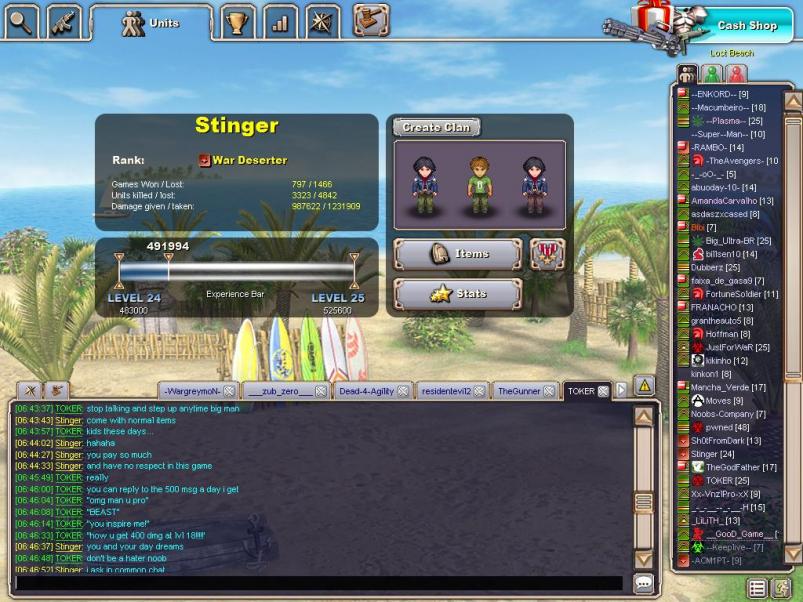Click the yellow warning triangle icon
Screen dimensions: 803x602
tap(645, 385)
